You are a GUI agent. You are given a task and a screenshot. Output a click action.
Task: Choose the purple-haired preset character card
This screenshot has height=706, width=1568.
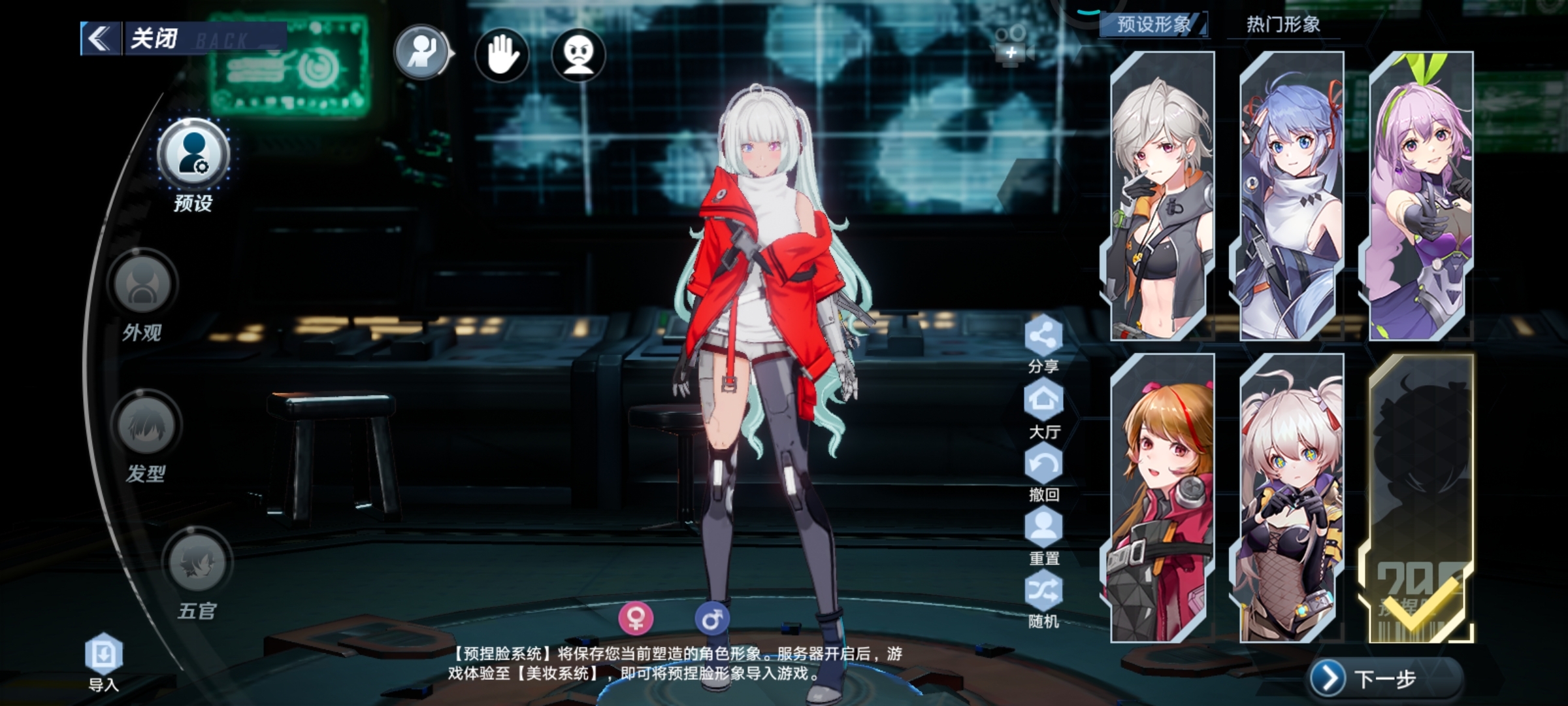1420,196
